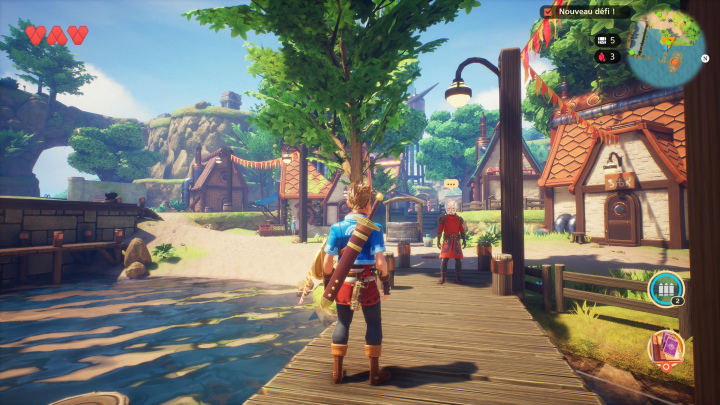Image resolution: width=720 pixels, height=405 pixels.
Task: Select the fence build icon
Action: click(663, 287)
